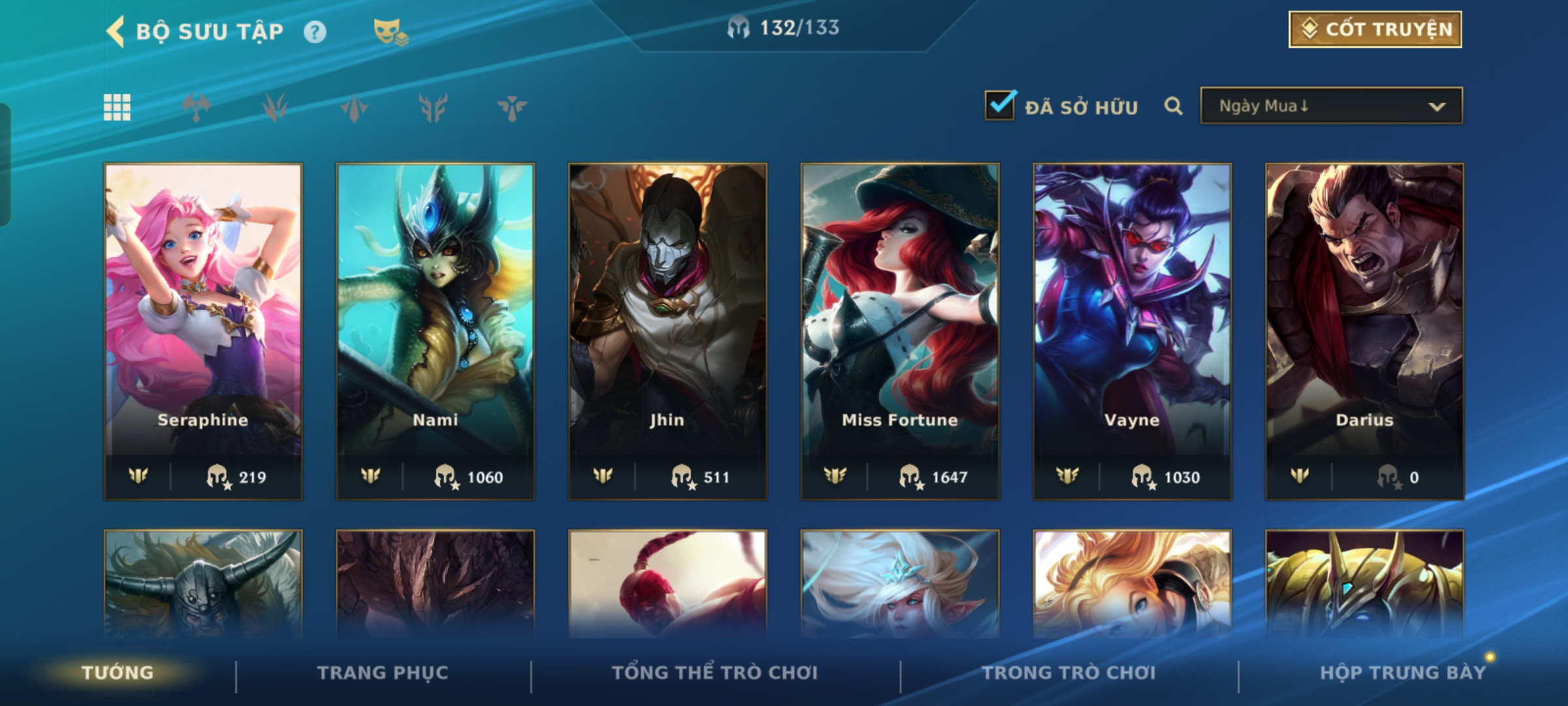Go back from Bộ Sưu Tập
This screenshot has height=706, width=1568.
116,31
